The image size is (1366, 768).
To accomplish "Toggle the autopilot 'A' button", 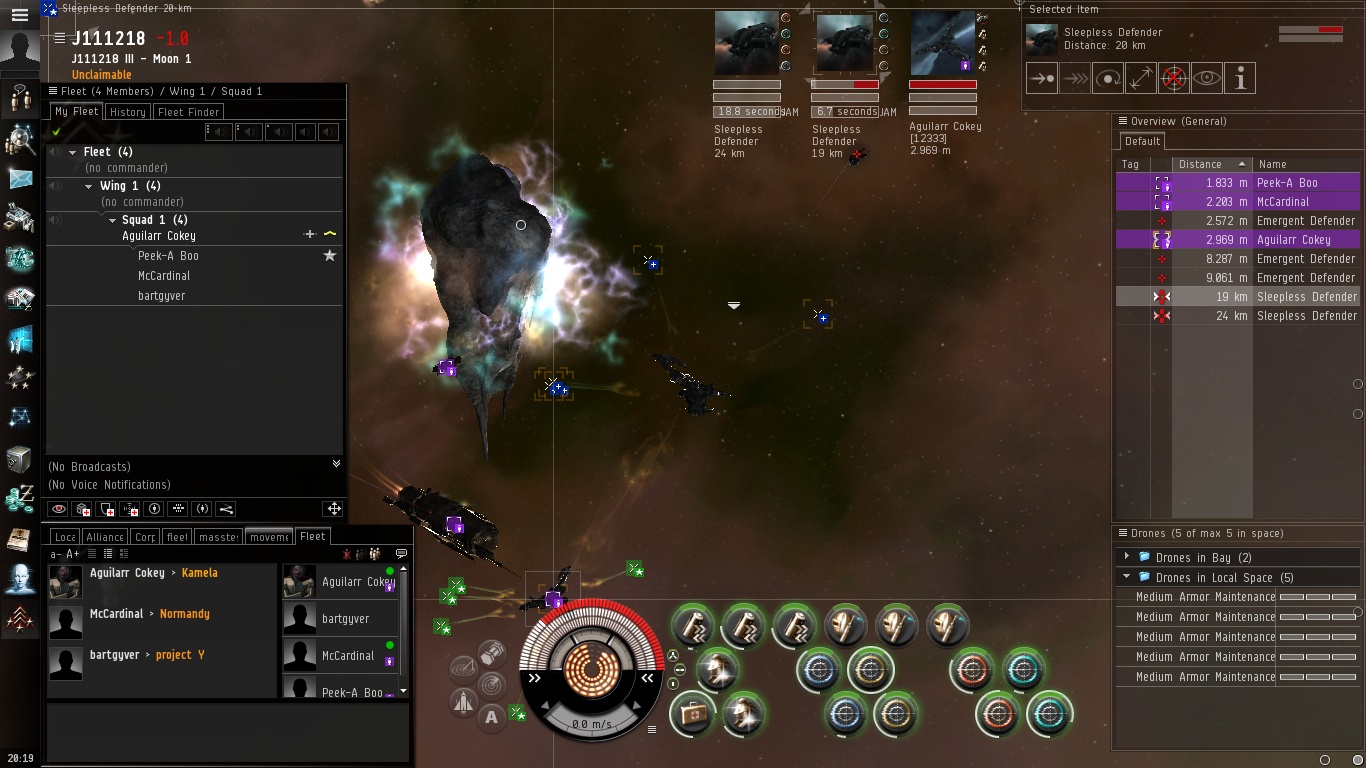I will point(491,716).
